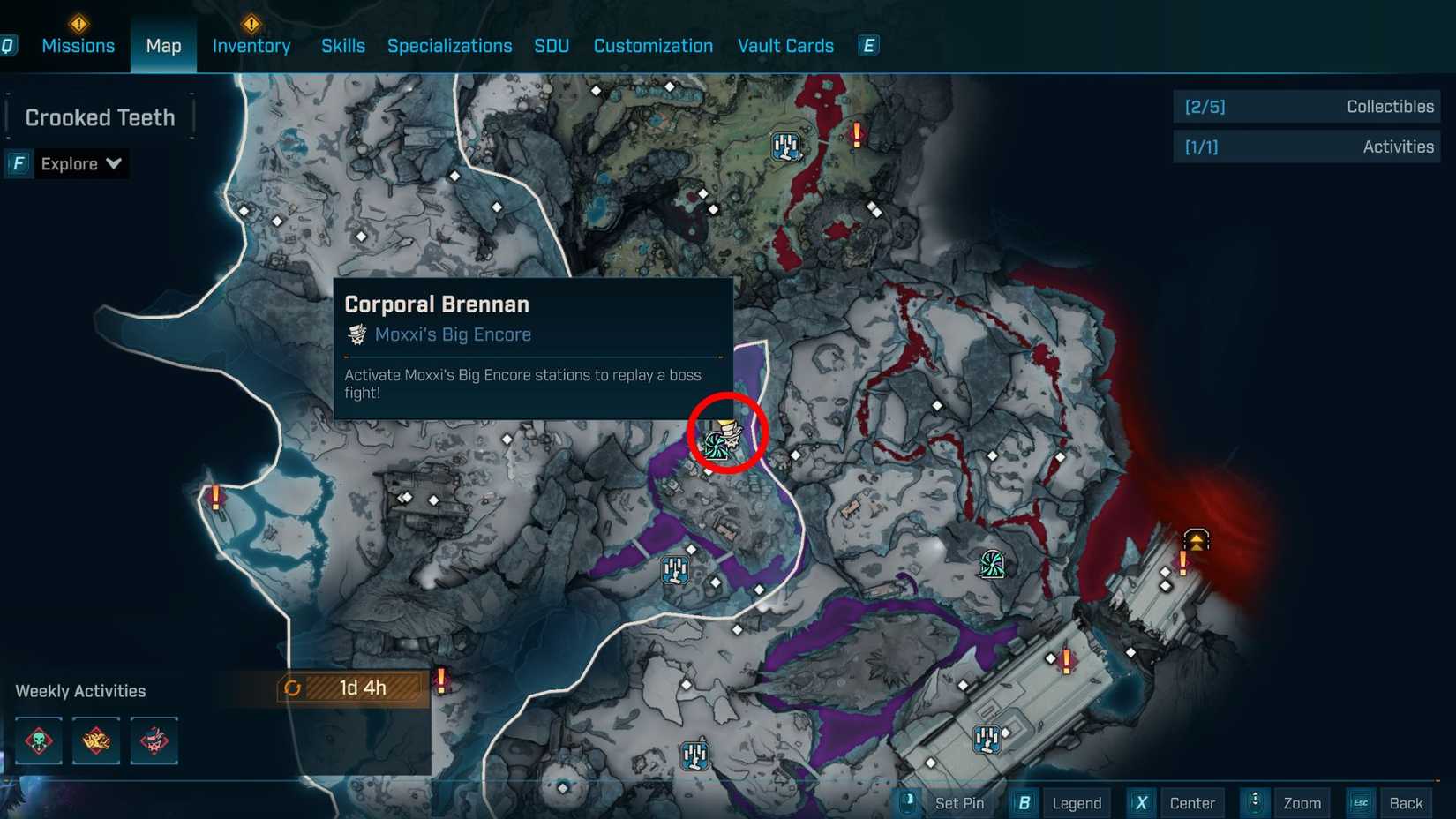Switch to the Vault Cards tab
The width and height of the screenshot is (1456, 819).
click(x=784, y=45)
